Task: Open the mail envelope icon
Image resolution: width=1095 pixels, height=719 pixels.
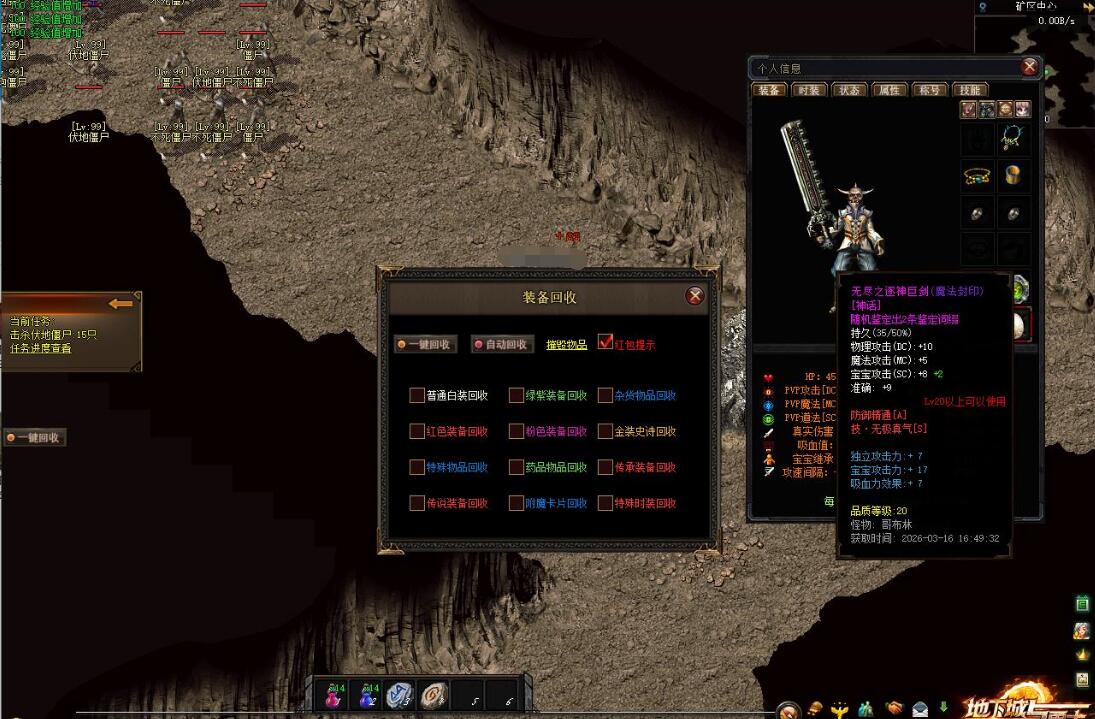Action: 919,709
